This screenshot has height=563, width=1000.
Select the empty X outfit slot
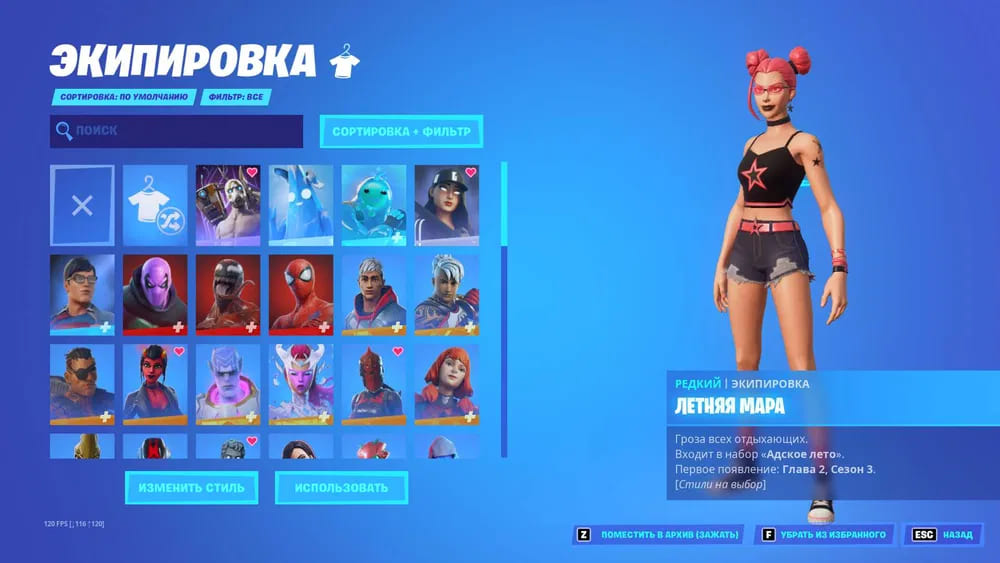[x=82, y=206]
